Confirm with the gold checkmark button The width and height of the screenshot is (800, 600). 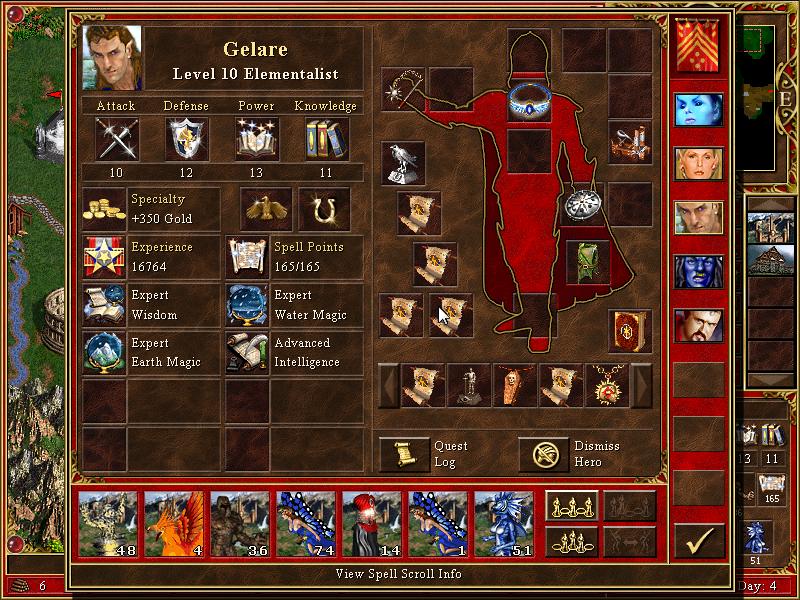coord(699,541)
